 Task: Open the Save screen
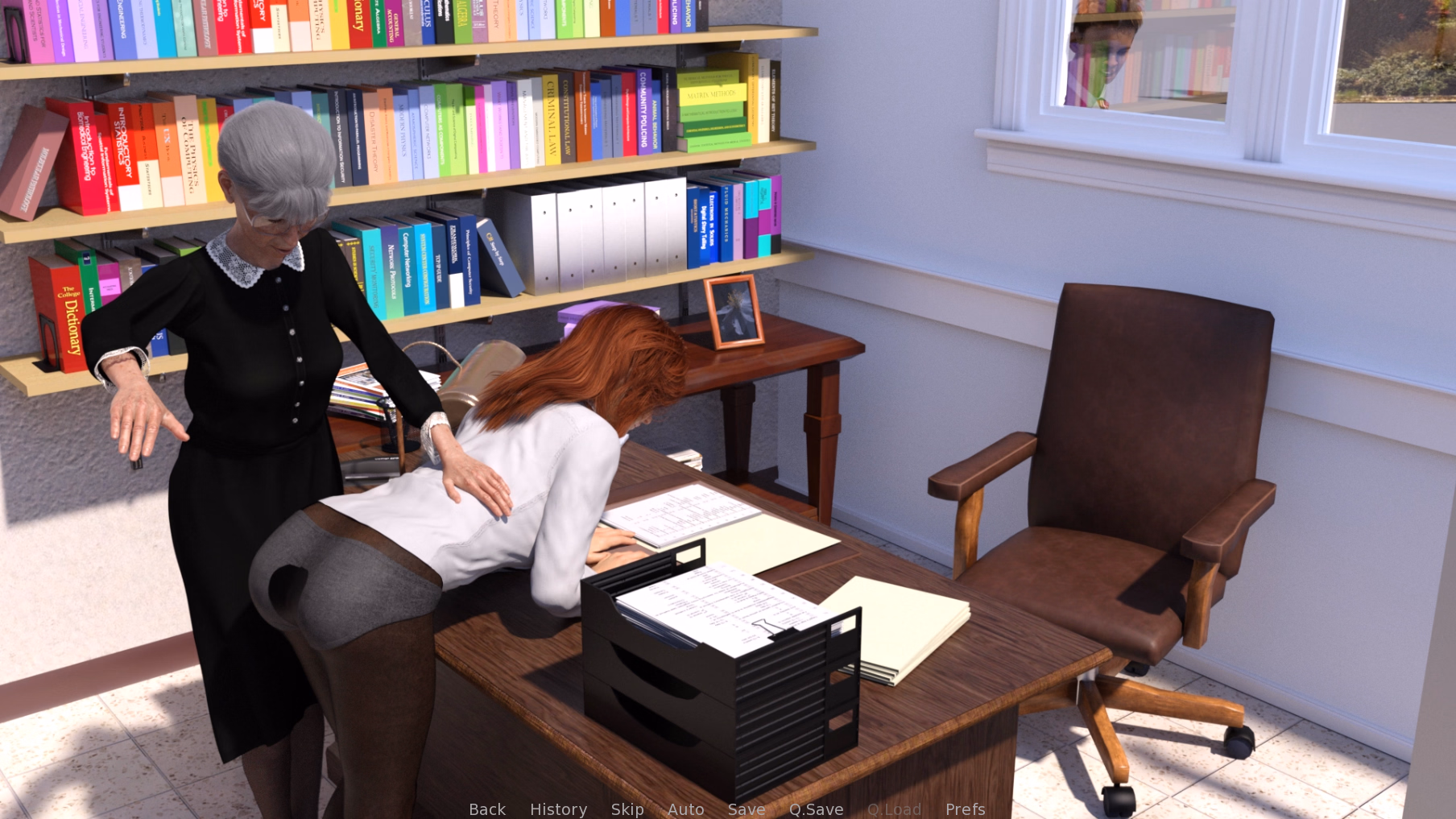pos(746,809)
